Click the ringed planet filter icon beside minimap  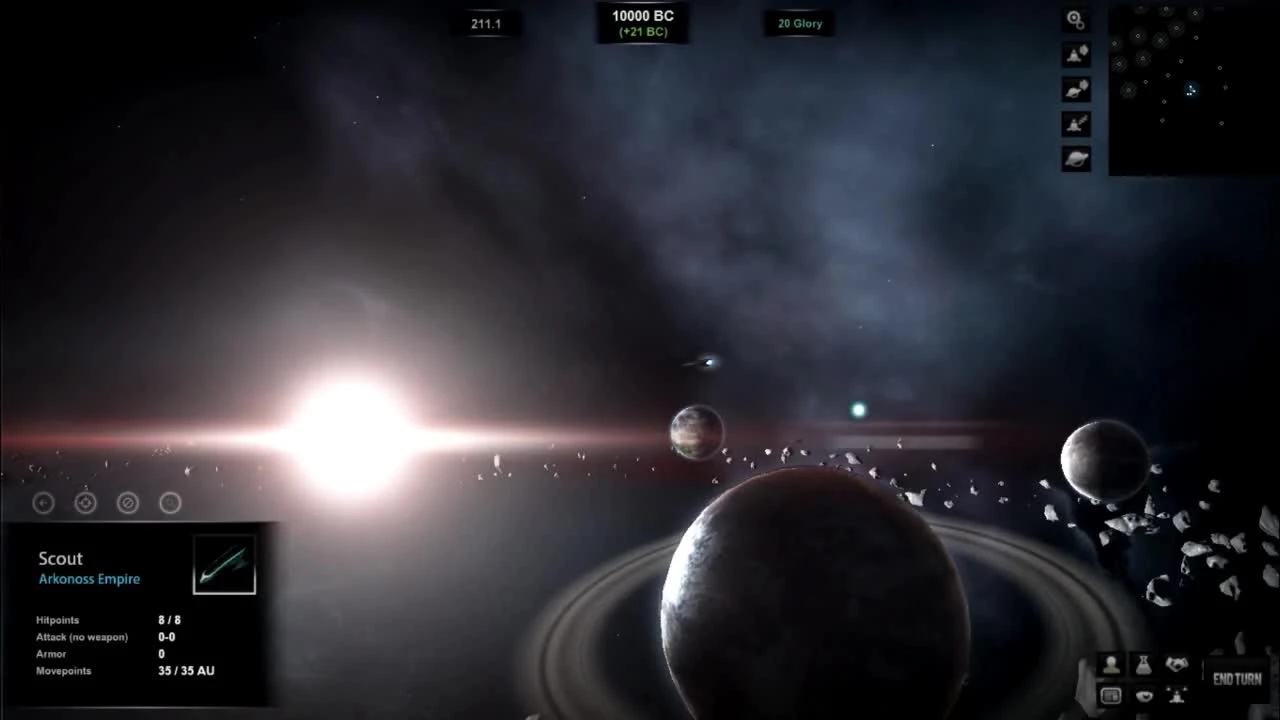pyautogui.click(x=1075, y=157)
